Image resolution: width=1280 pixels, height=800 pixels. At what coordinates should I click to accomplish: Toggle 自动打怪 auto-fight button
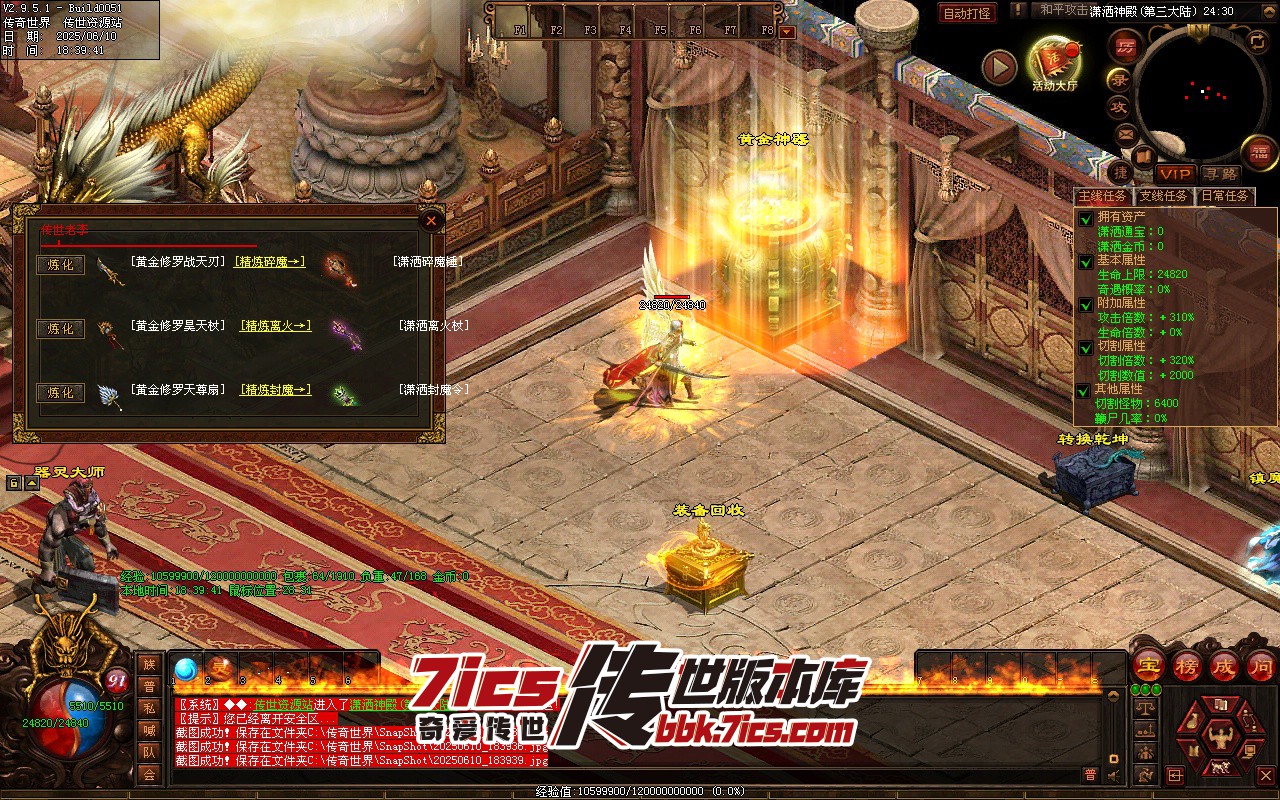(967, 13)
